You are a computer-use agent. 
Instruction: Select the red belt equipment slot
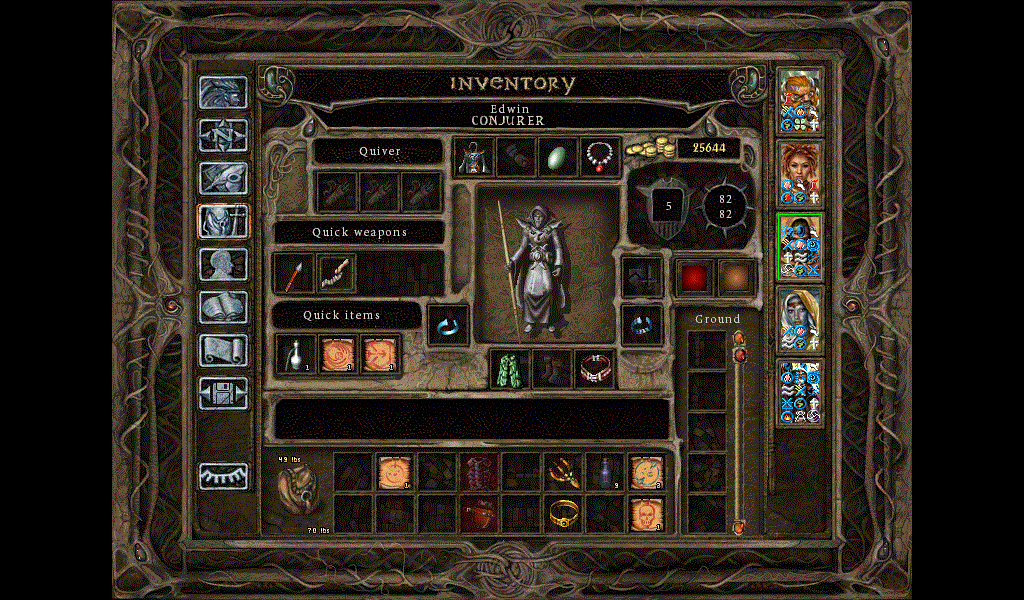(594, 368)
